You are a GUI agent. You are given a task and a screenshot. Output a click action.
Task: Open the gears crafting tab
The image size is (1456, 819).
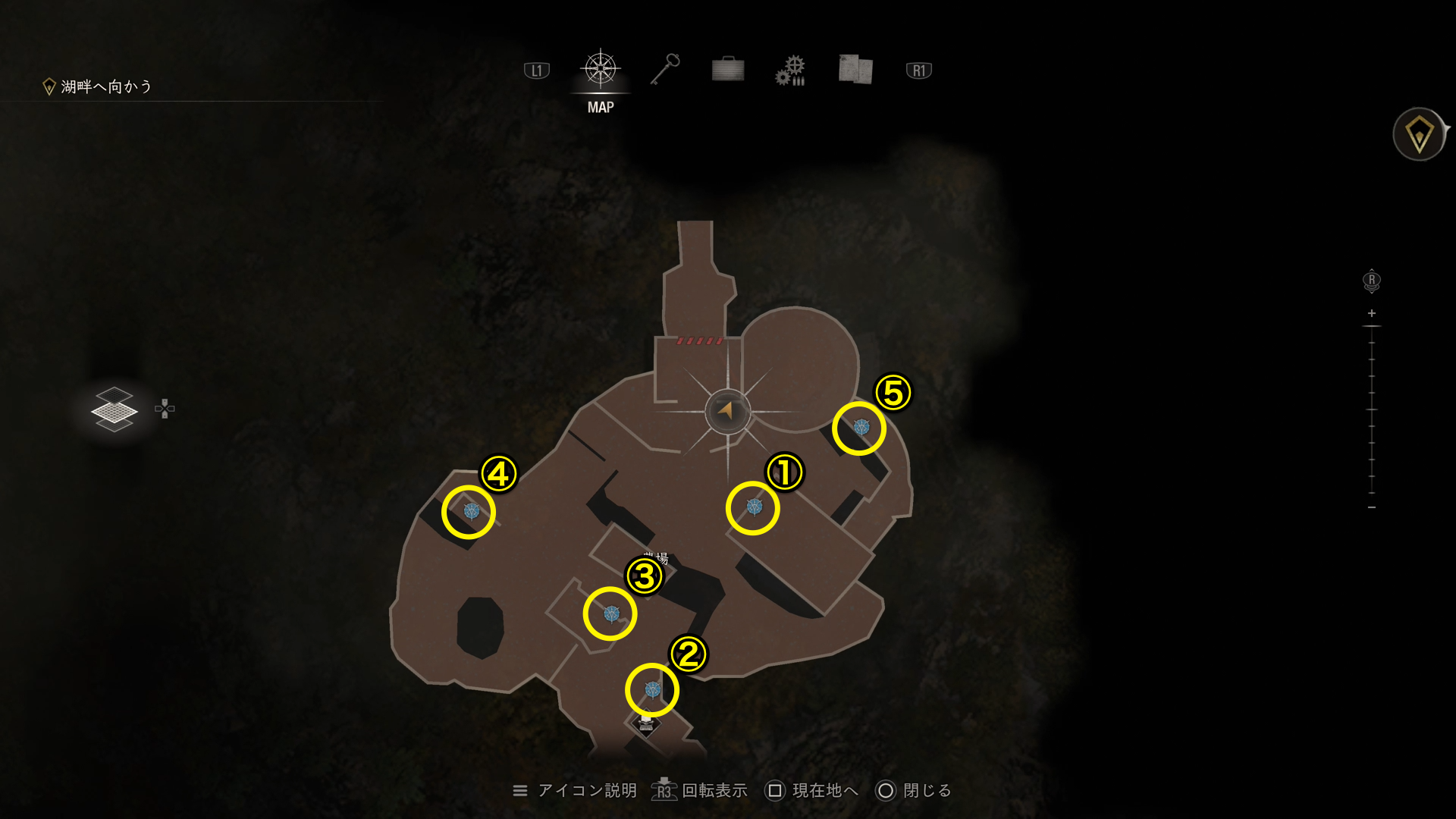click(x=790, y=71)
